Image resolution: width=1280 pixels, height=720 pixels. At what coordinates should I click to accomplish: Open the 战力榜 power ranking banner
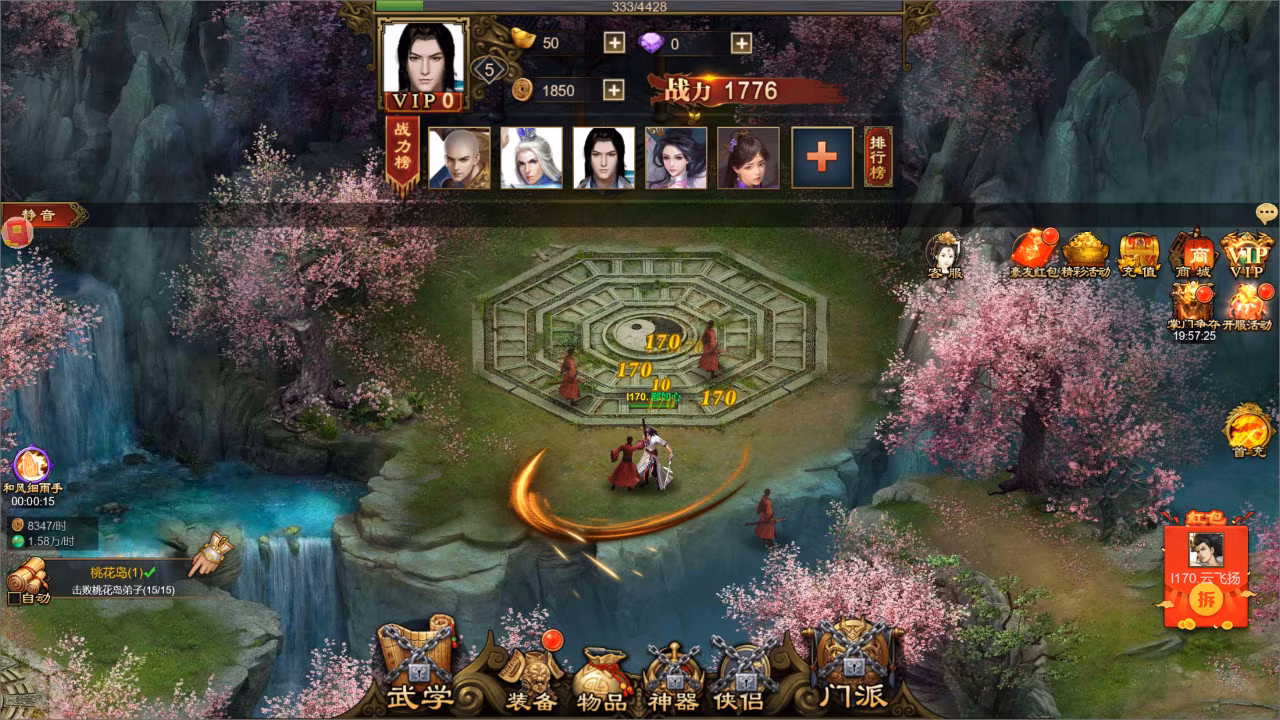[x=402, y=153]
